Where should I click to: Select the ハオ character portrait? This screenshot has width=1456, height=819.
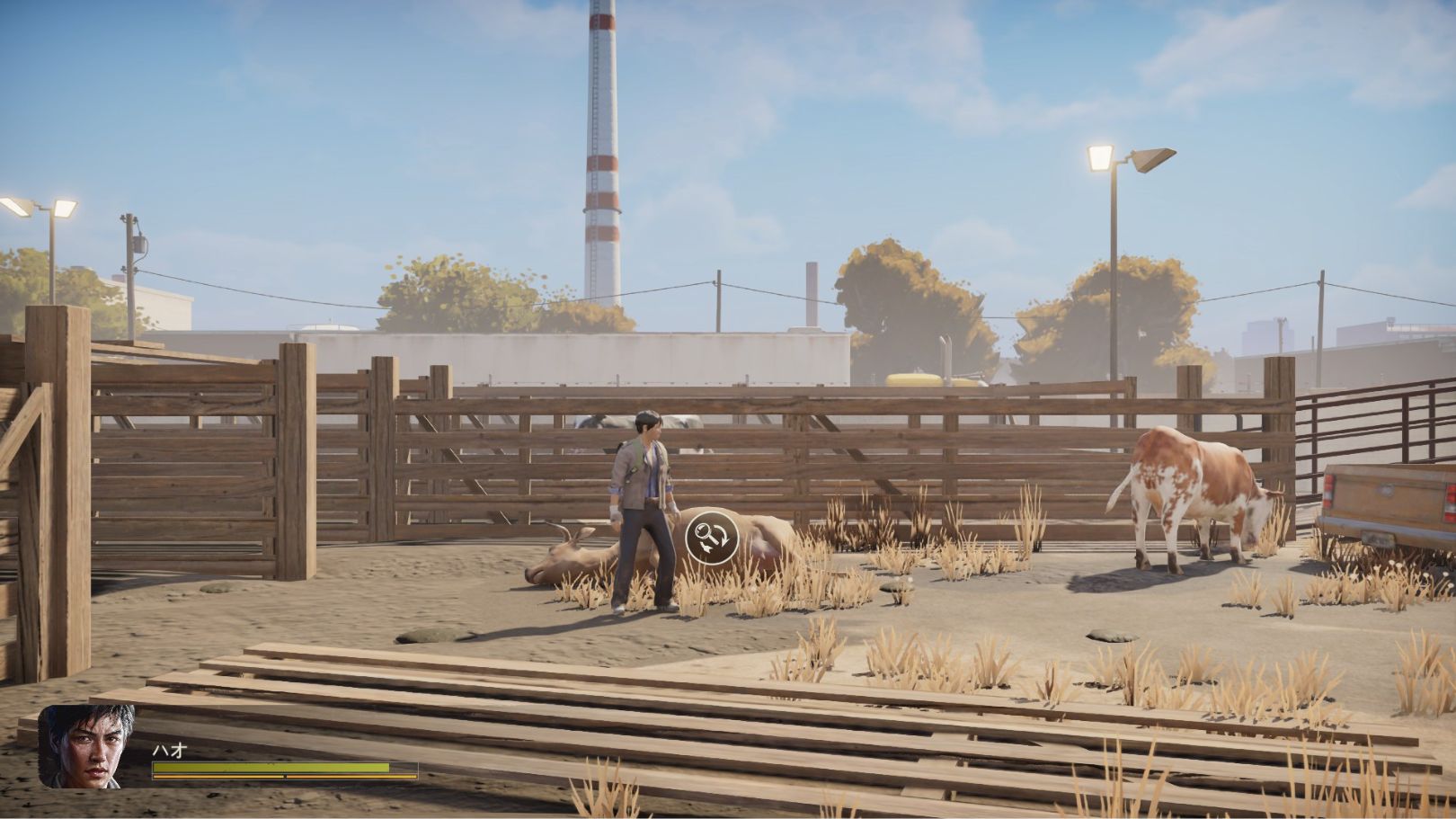[87, 745]
